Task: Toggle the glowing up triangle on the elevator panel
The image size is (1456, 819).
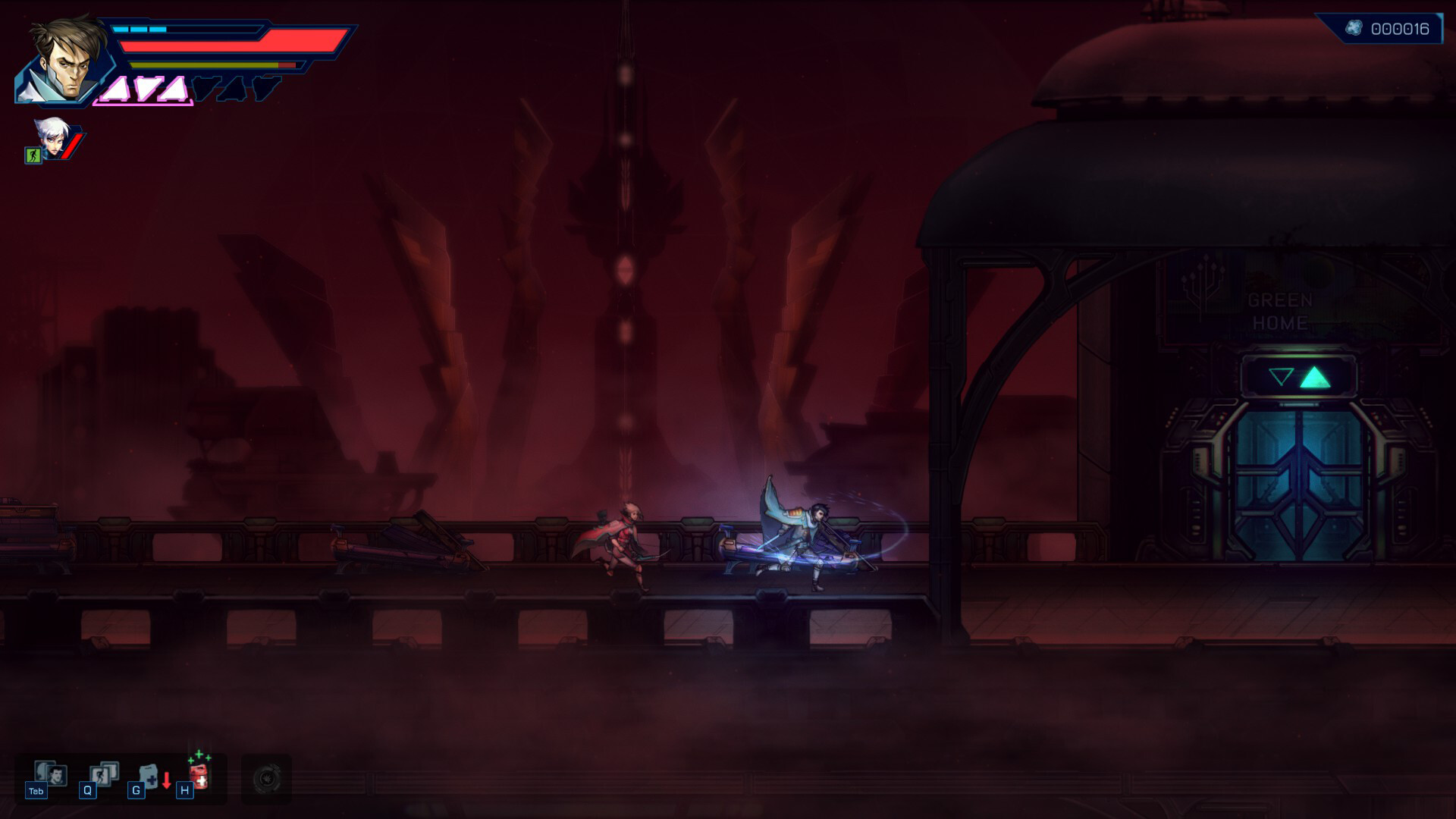Action: [1316, 376]
